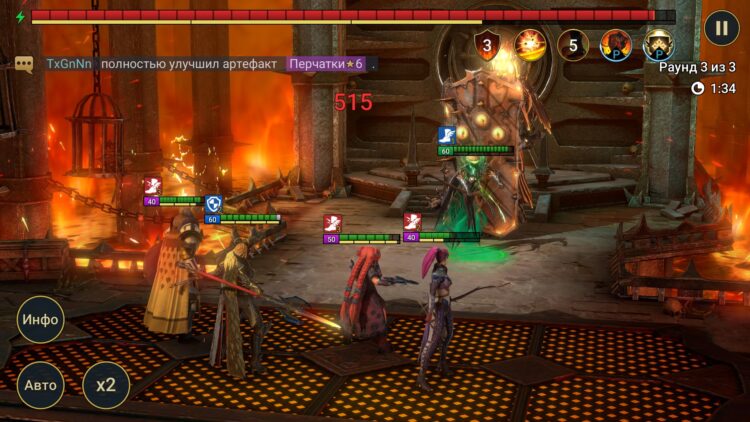
Task: Pause the battle
Action: [x=721, y=27]
